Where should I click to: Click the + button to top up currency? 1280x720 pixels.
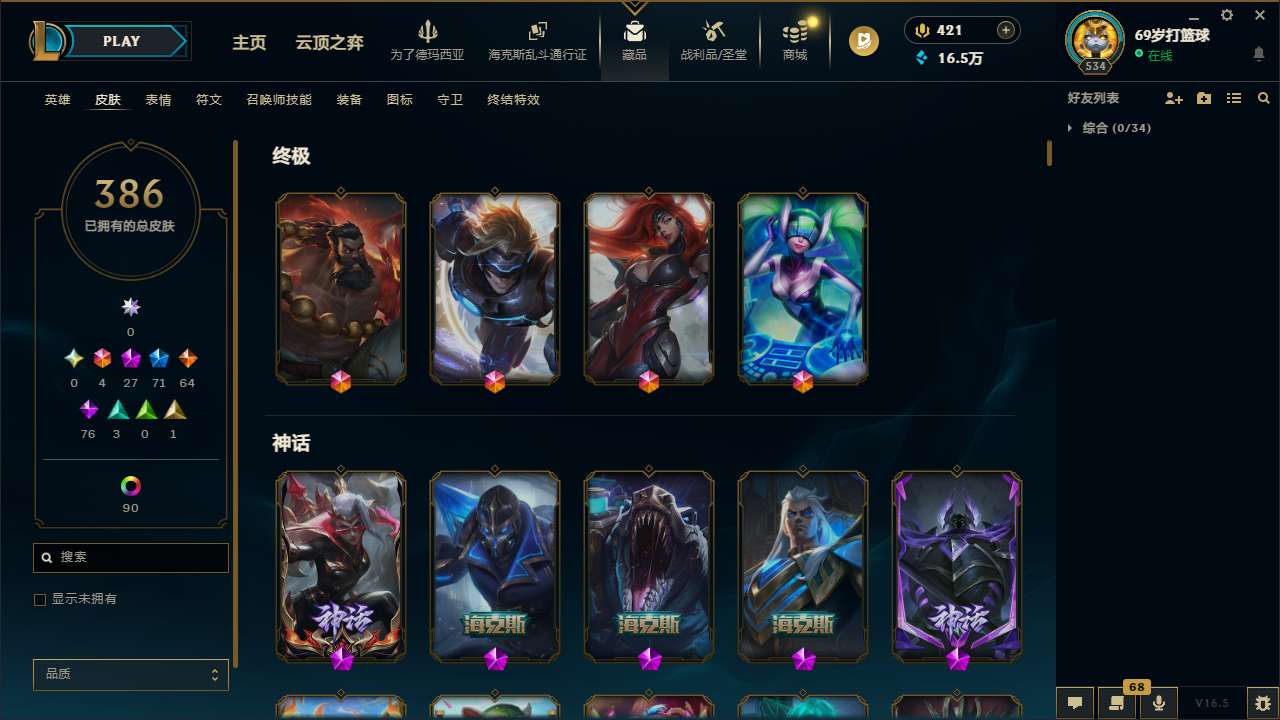[1007, 29]
